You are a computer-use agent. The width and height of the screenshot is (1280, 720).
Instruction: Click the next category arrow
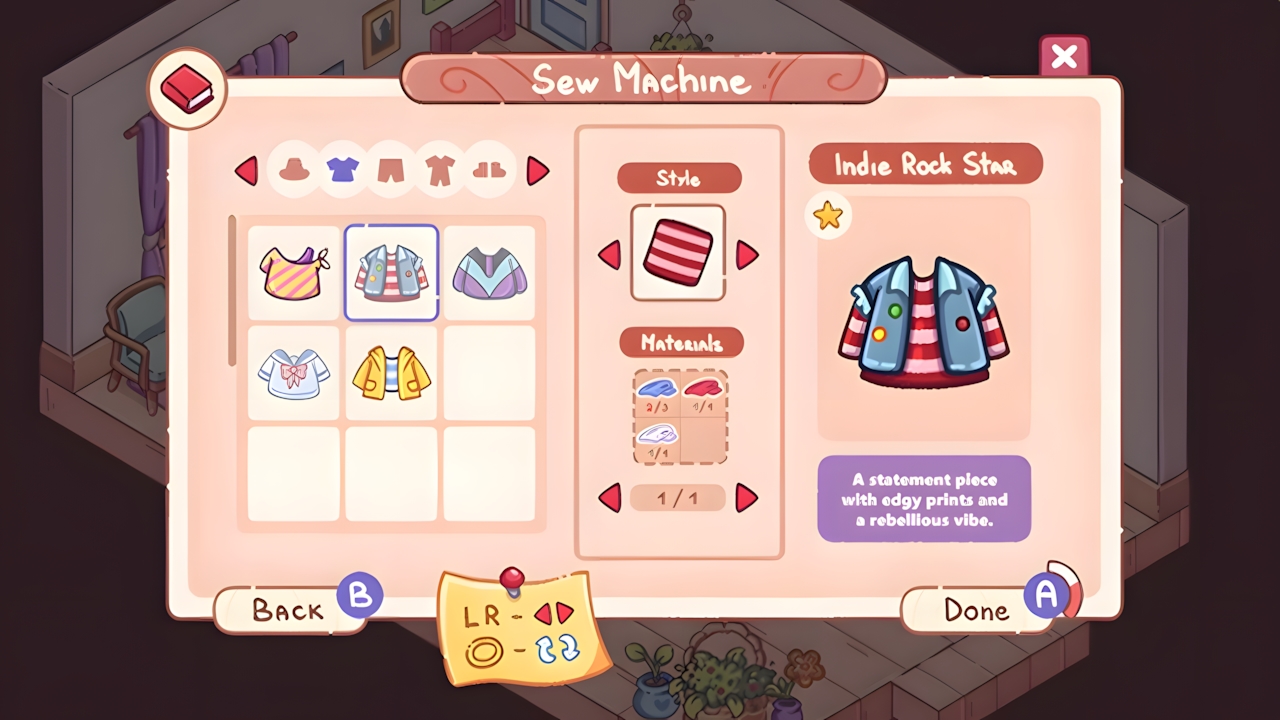pyautogui.click(x=537, y=171)
